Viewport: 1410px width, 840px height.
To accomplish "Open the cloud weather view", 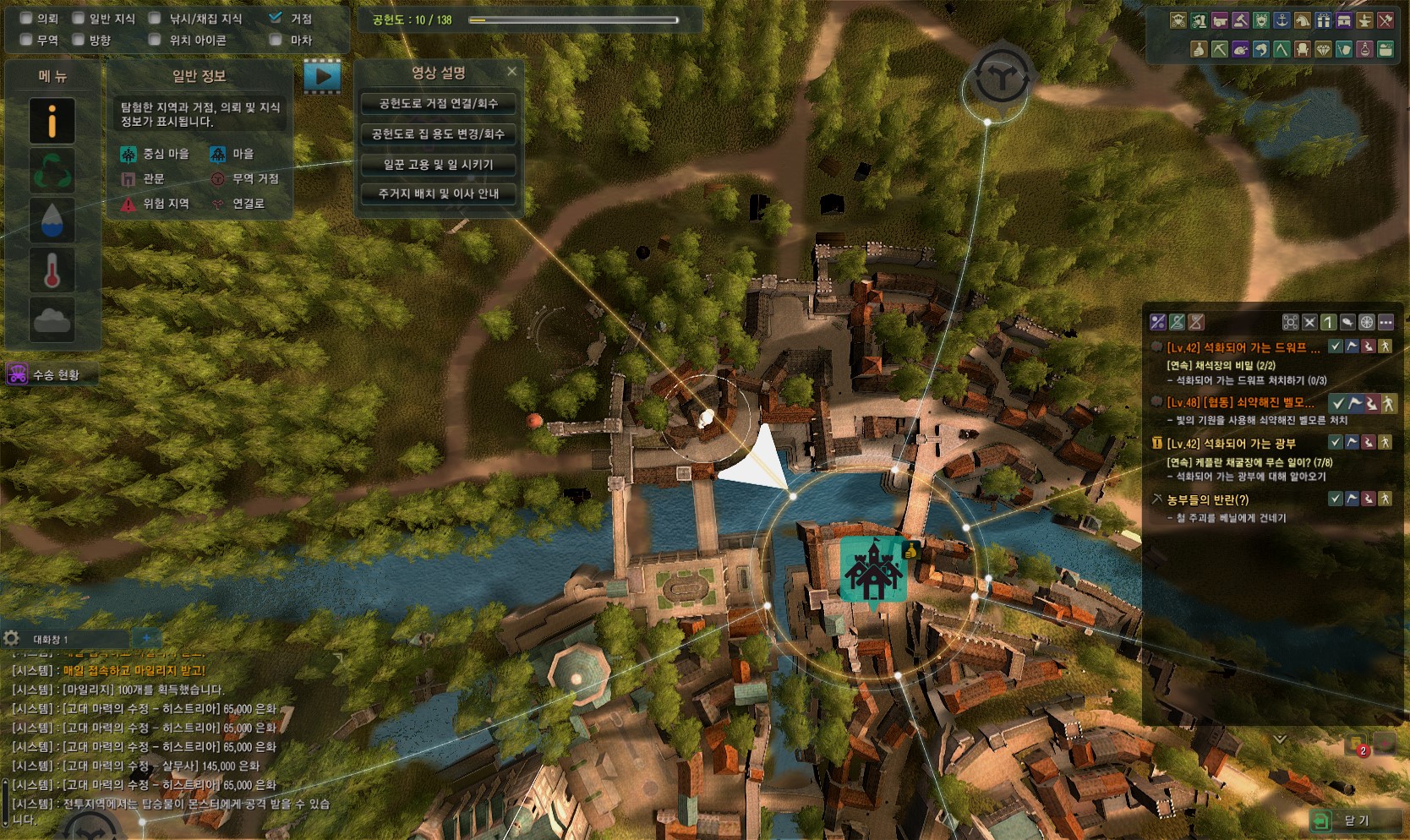I will (52, 319).
